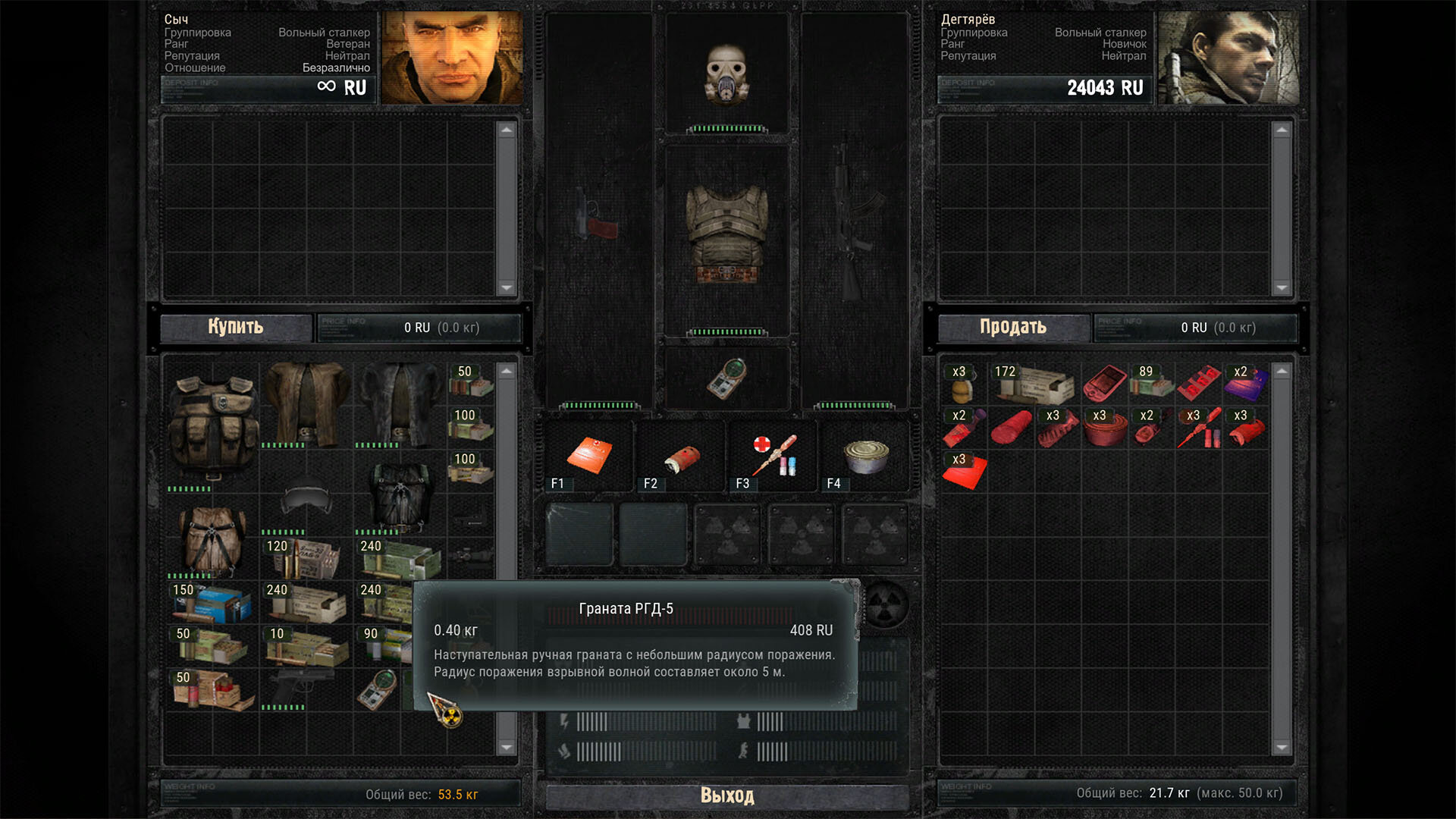
Task: Click the Продать (Sell) button
Action: coord(1013,328)
